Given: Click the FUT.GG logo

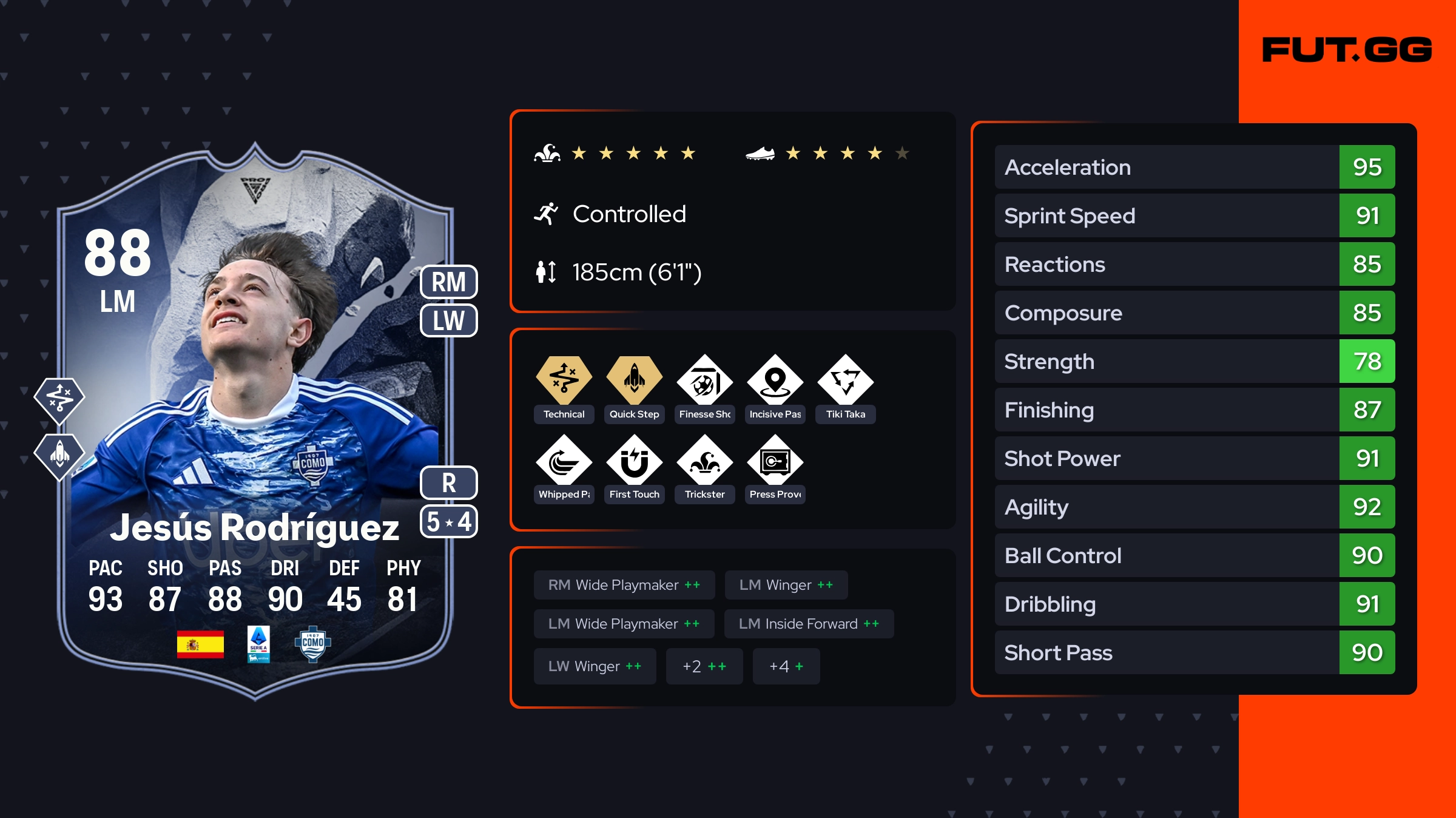Looking at the screenshot, I should 1347,50.
